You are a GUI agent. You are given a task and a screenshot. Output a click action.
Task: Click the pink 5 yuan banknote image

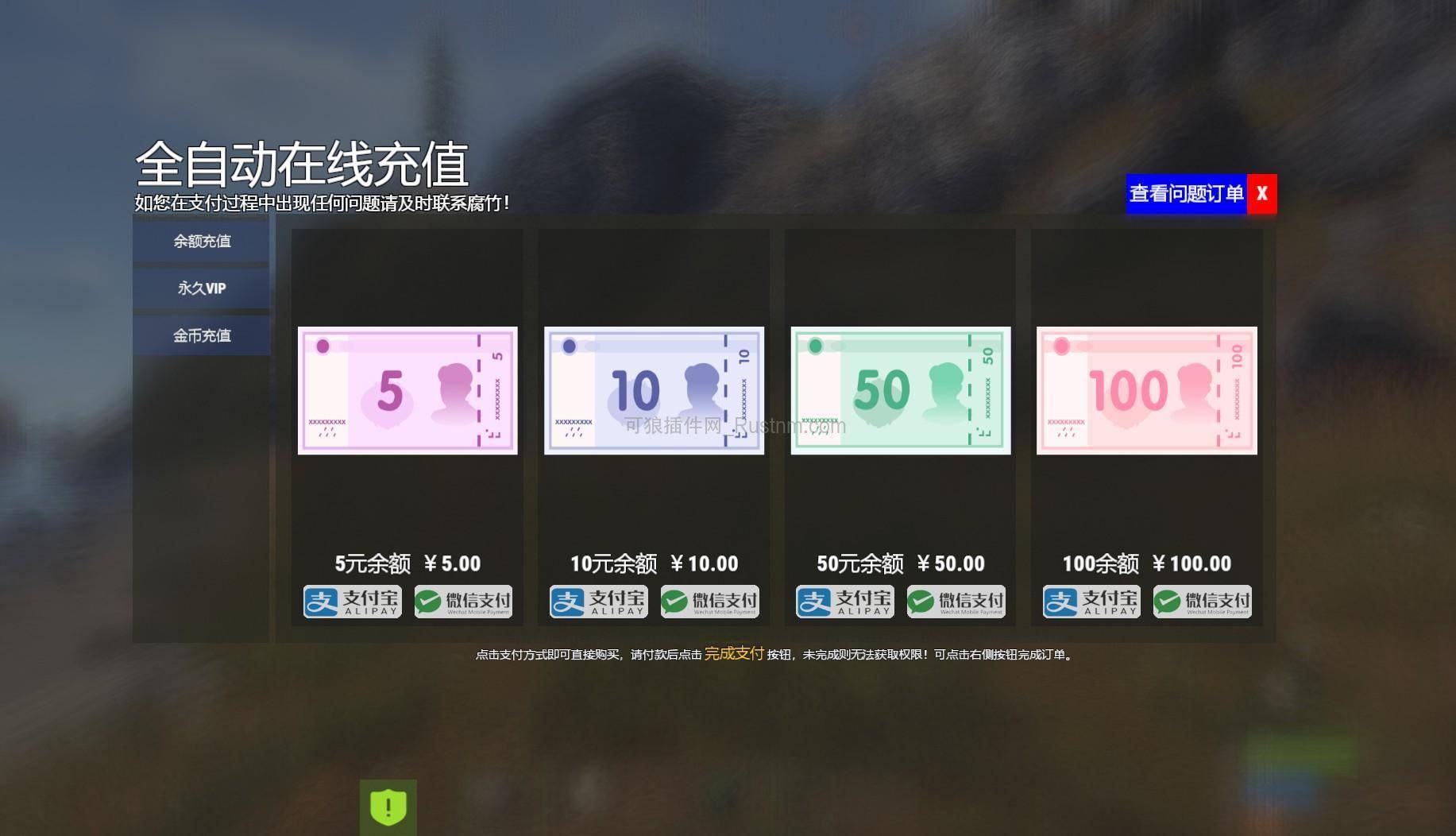tap(407, 390)
